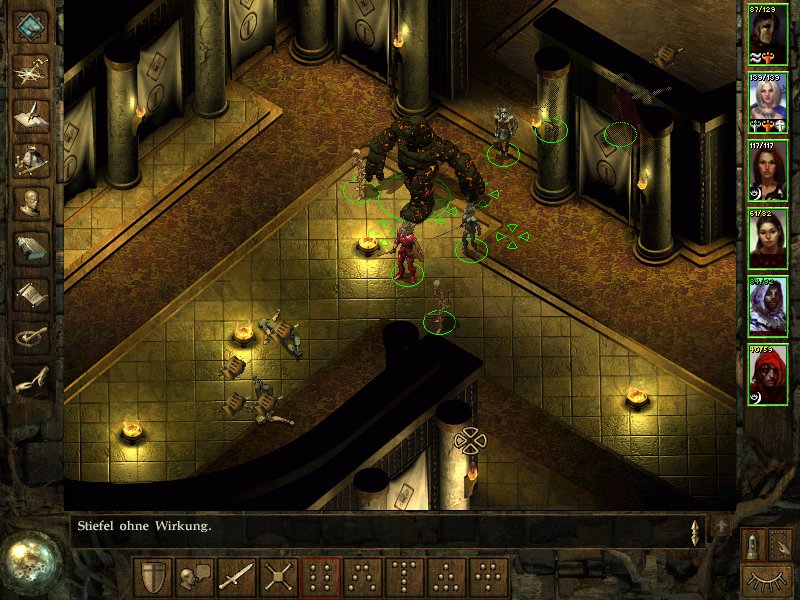Select the purple-hooded character portrait
Viewport: 800px width, 600px height.
[x=768, y=306]
